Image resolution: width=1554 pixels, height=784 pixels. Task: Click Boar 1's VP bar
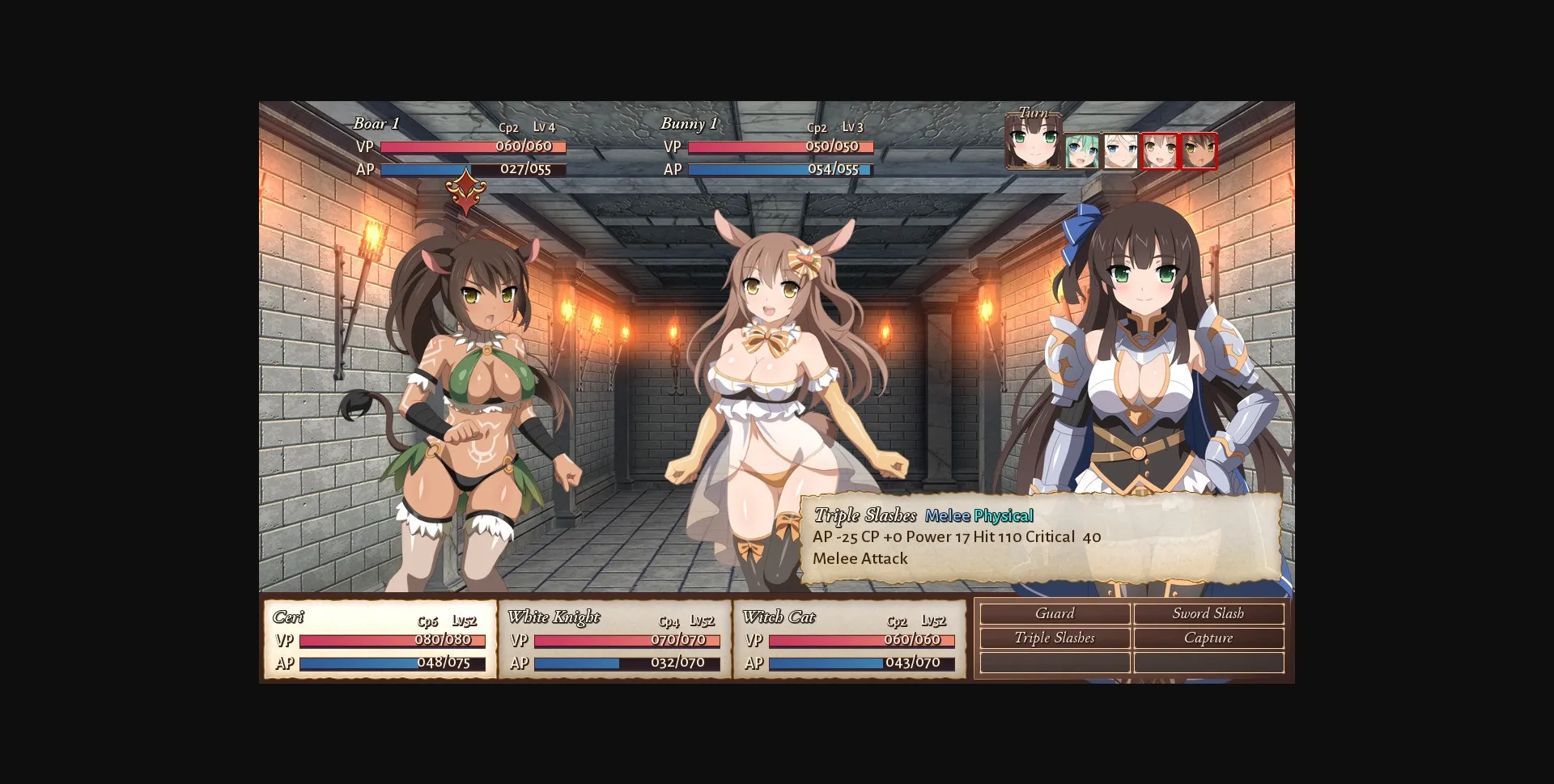473,147
